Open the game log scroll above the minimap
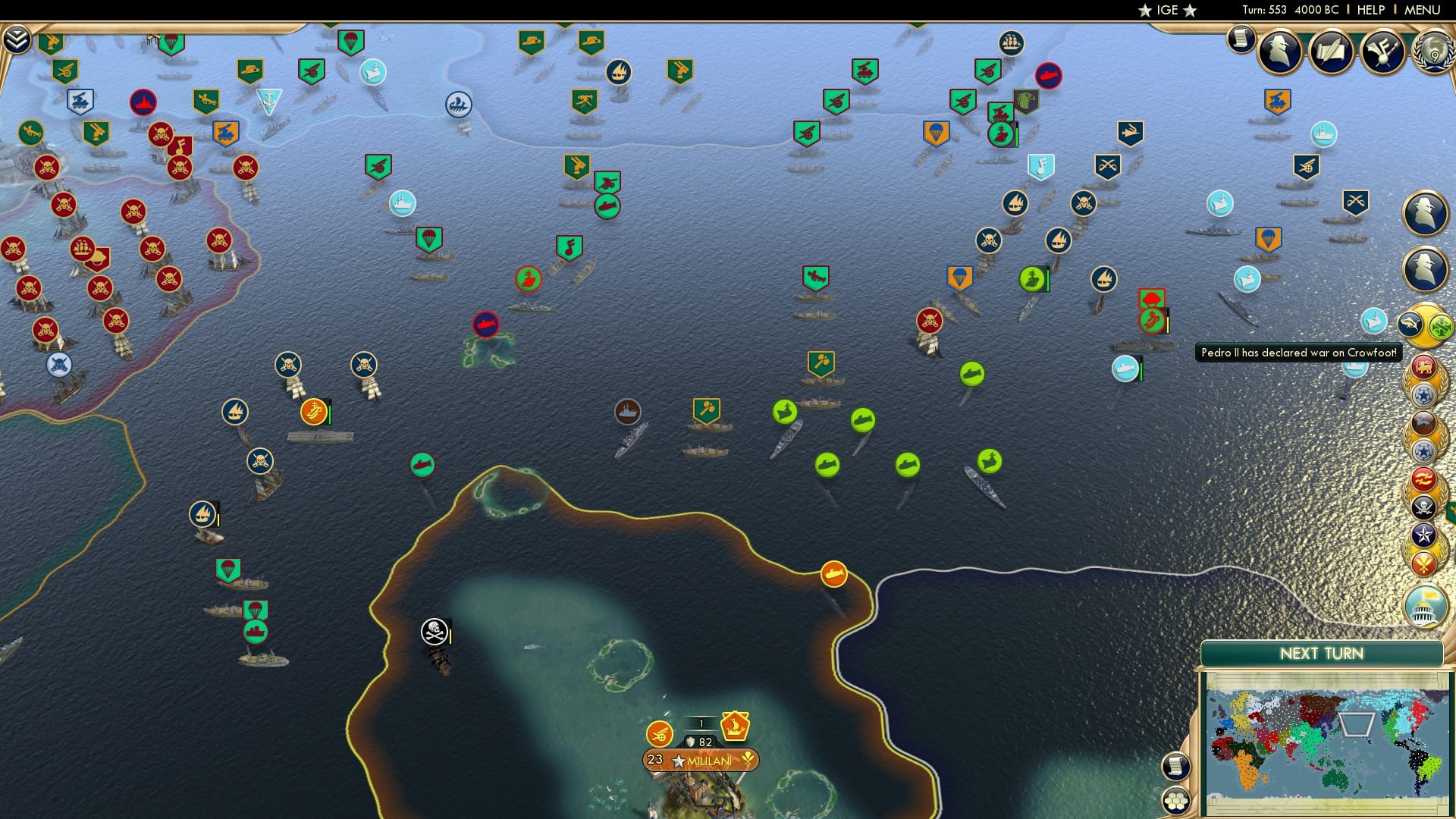Image resolution: width=1456 pixels, height=819 pixels. click(1176, 764)
